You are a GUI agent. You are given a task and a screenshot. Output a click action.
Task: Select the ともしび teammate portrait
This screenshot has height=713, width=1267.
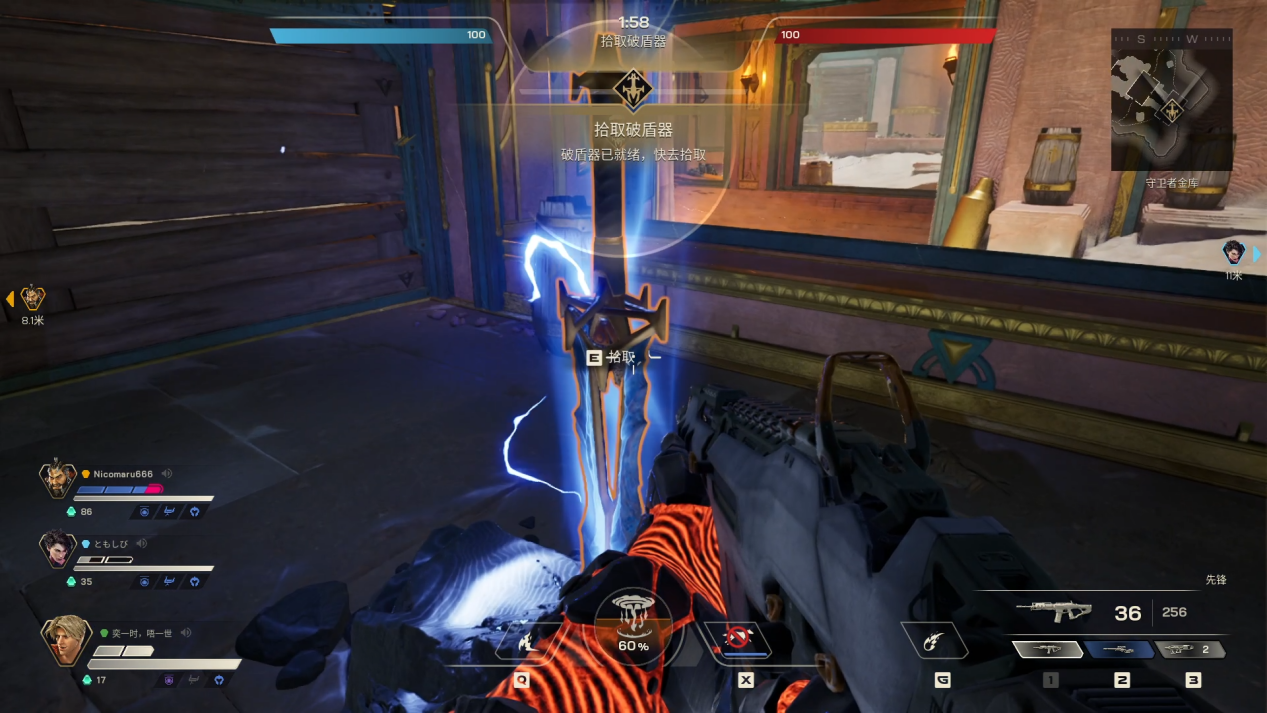(58, 549)
